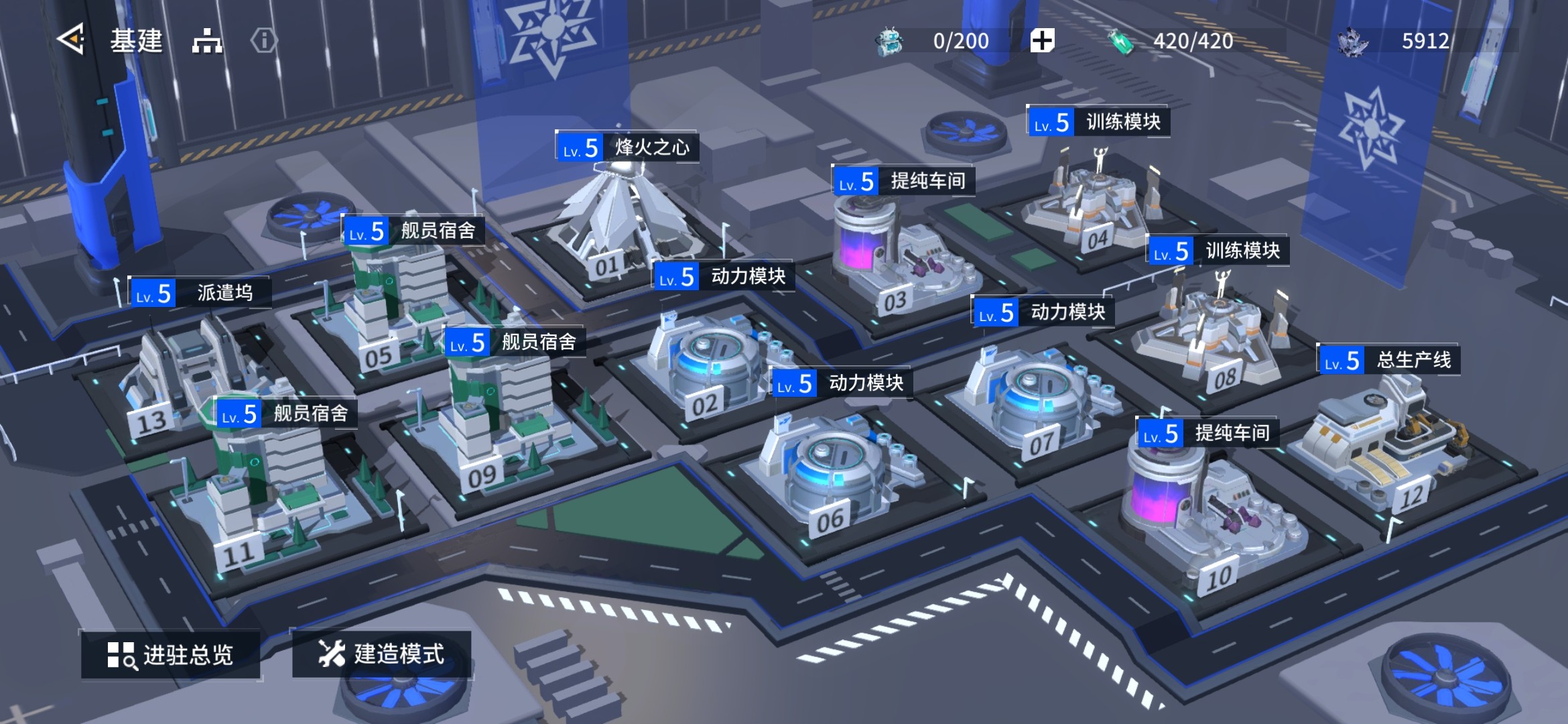The width and height of the screenshot is (1568, 724).
Task: Choose the 提纯车间 label above building 03
Action: (903, 180)
